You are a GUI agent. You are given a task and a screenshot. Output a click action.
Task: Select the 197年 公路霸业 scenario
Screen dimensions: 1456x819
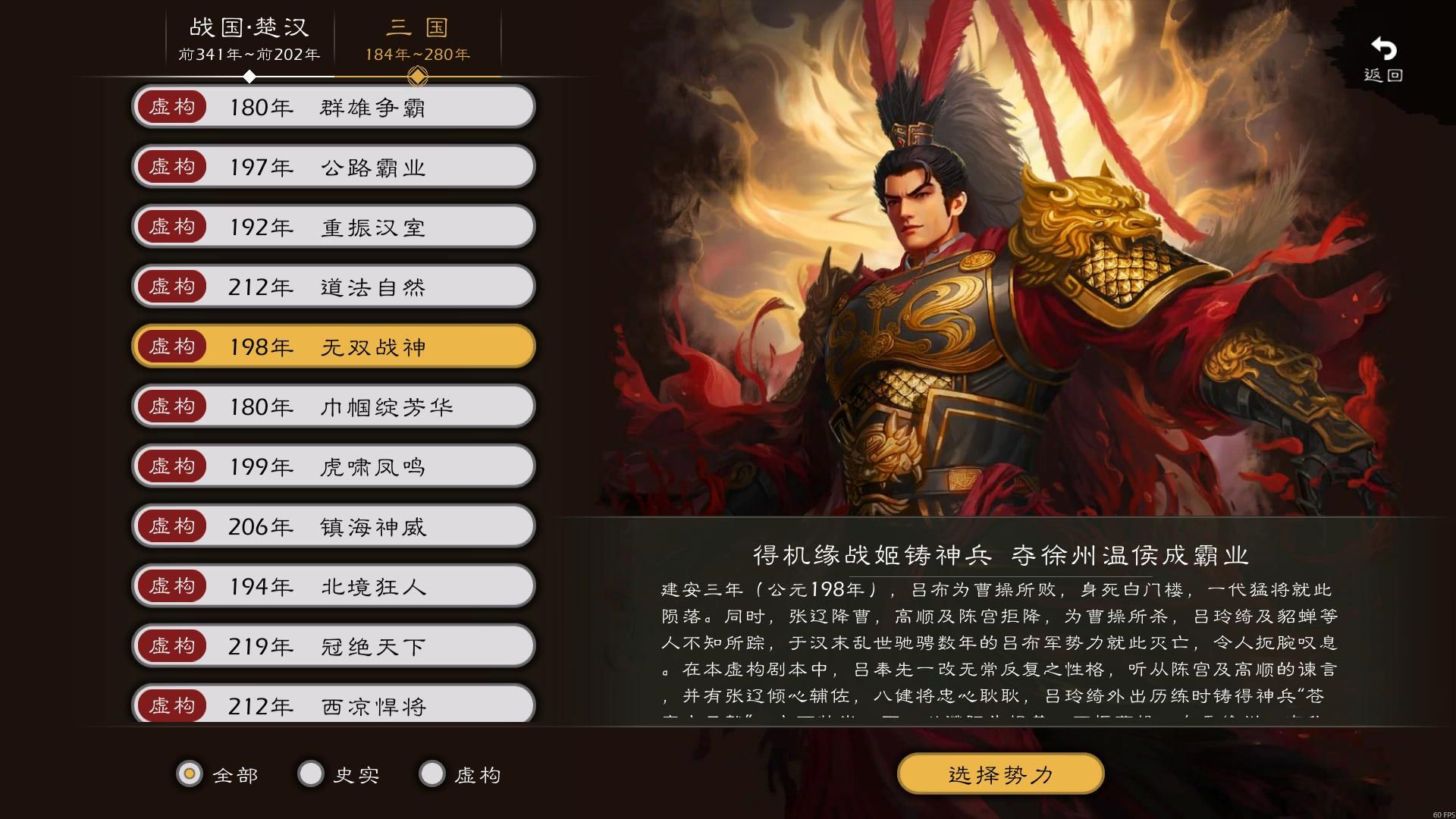point(334,167)
